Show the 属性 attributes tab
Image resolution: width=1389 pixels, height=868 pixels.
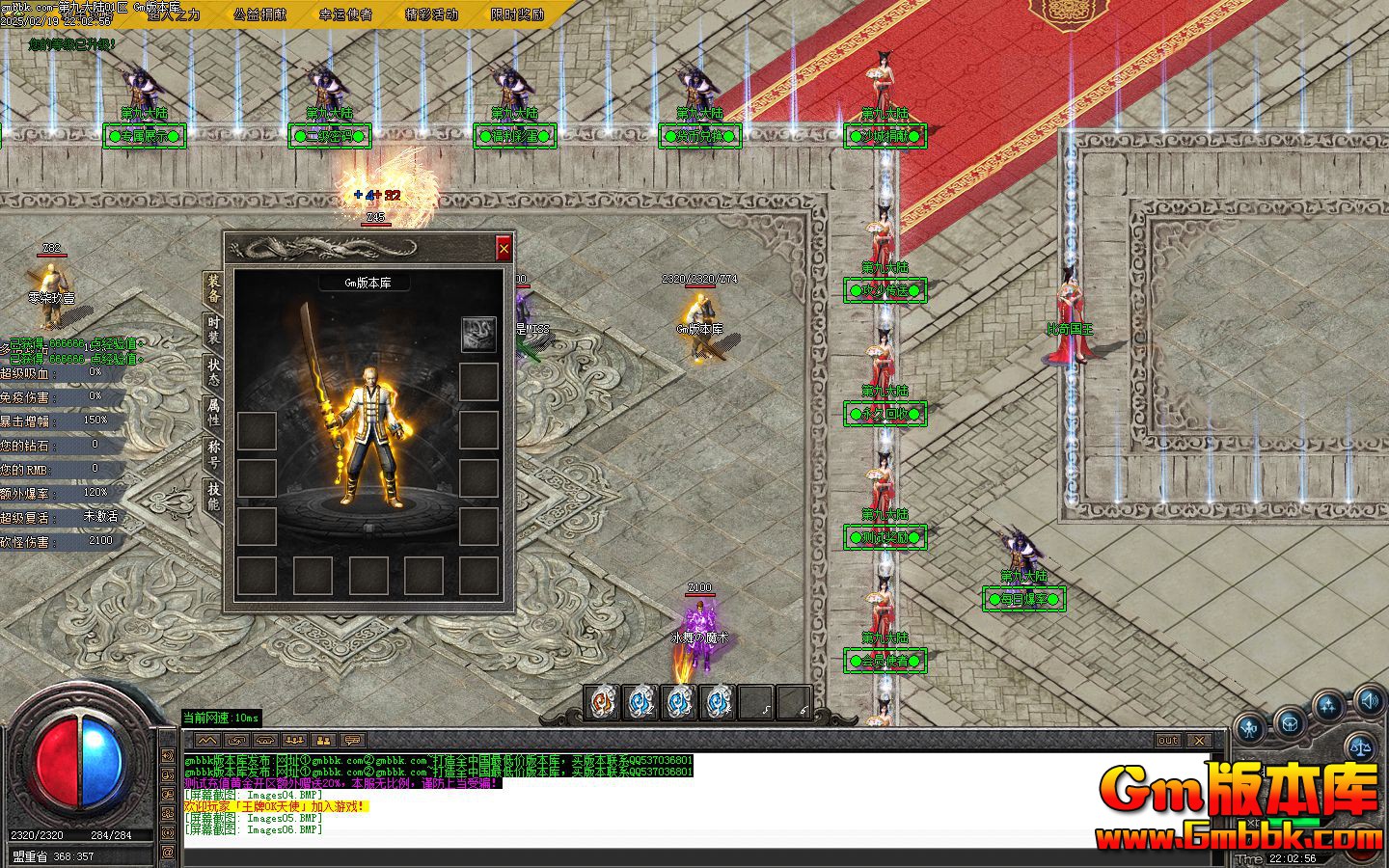click(x=213, y=413)
